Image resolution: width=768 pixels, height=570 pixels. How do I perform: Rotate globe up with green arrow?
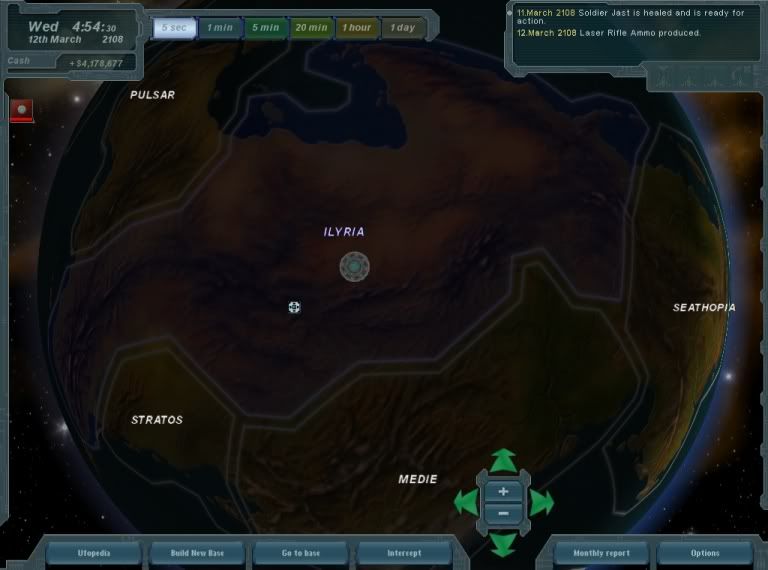(x=503, y=461)
